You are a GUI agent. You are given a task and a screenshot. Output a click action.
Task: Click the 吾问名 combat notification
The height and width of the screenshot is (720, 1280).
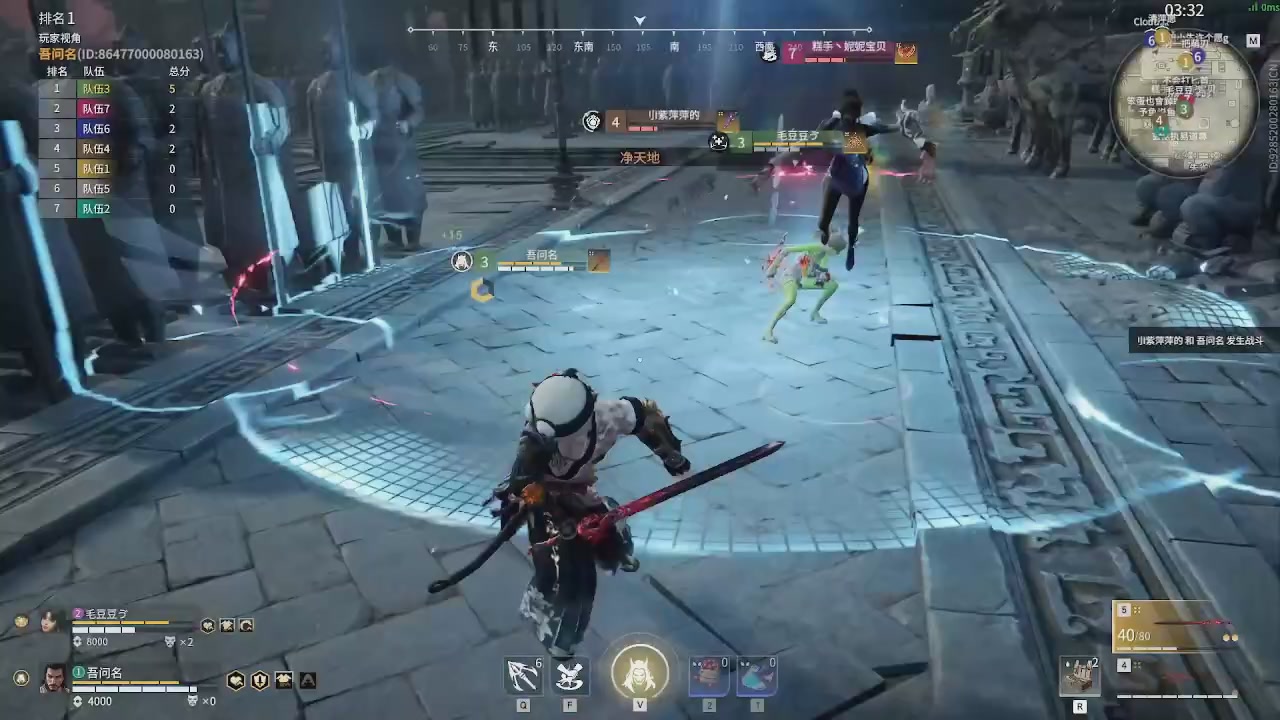1200,341
